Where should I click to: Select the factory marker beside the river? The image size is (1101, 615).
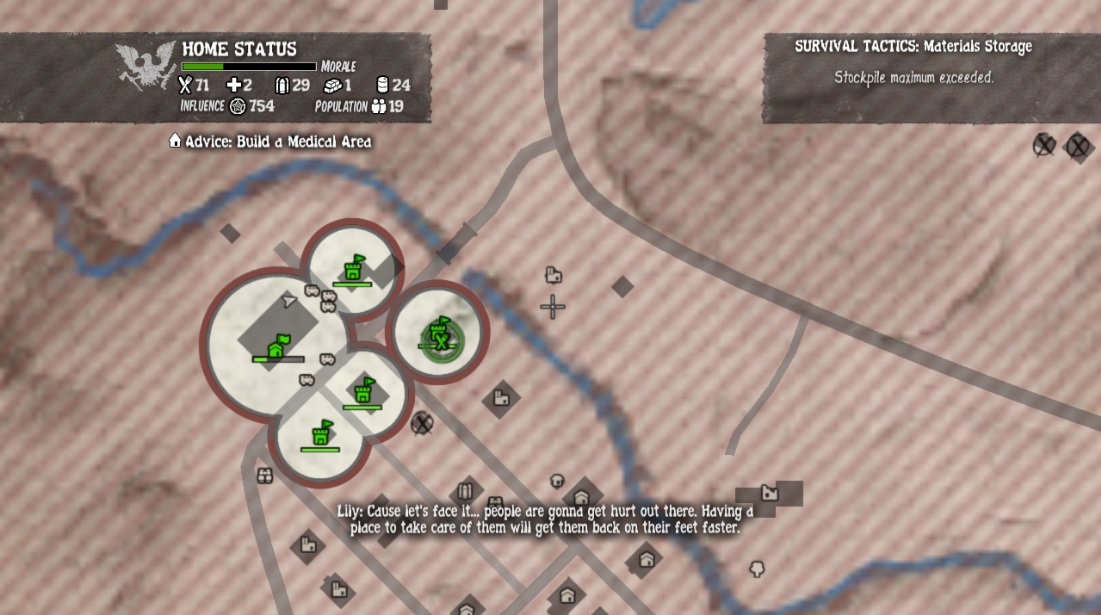pyautogui.click(x=769, y=492)
